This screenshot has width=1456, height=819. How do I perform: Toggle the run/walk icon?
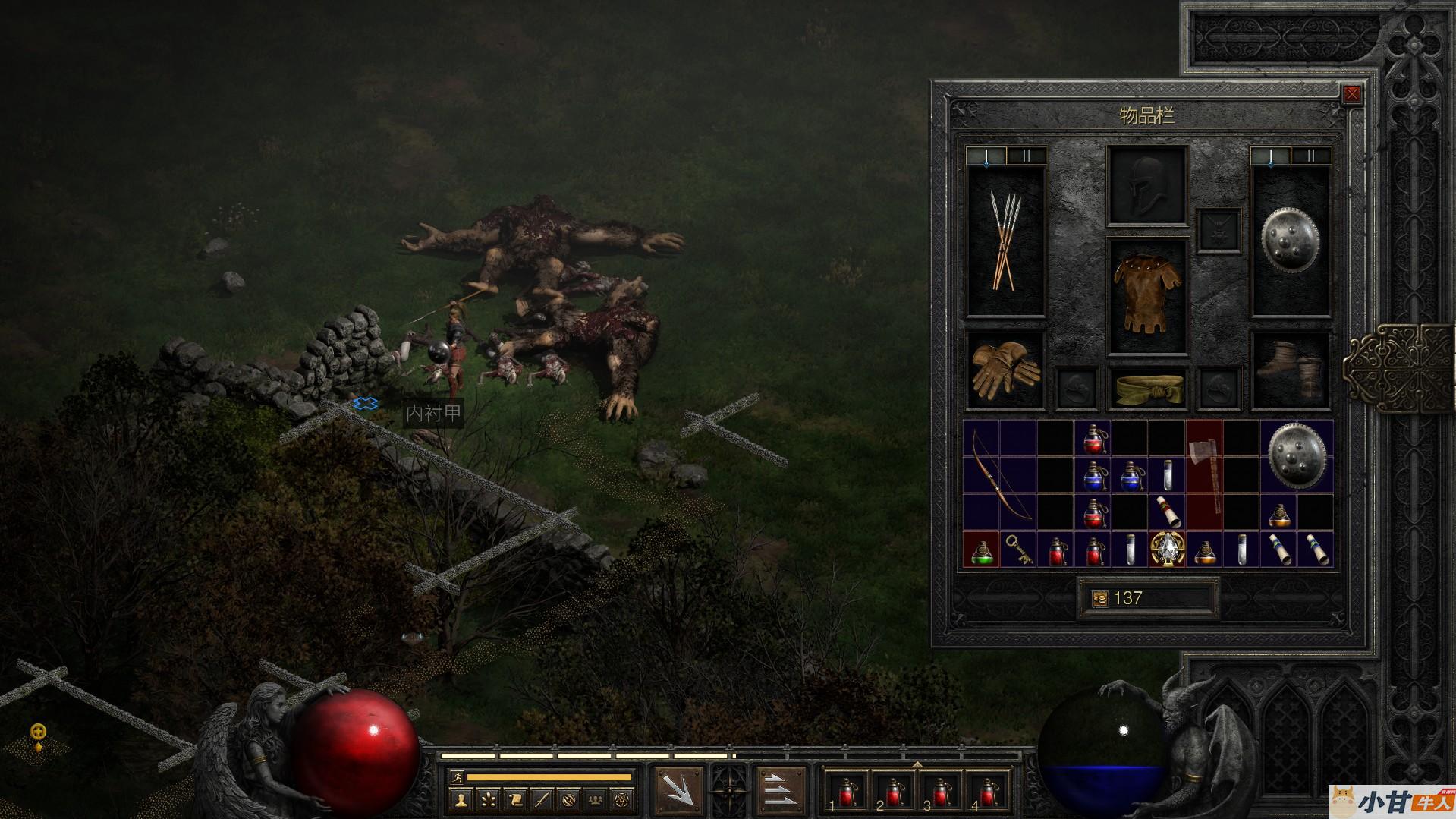tap(455, 776)
